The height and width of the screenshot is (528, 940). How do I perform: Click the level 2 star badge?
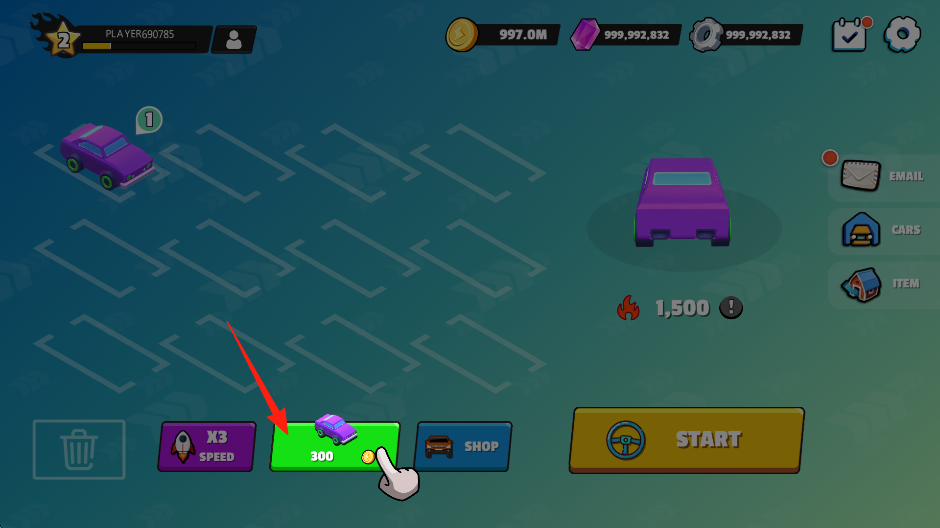[63, 40]
